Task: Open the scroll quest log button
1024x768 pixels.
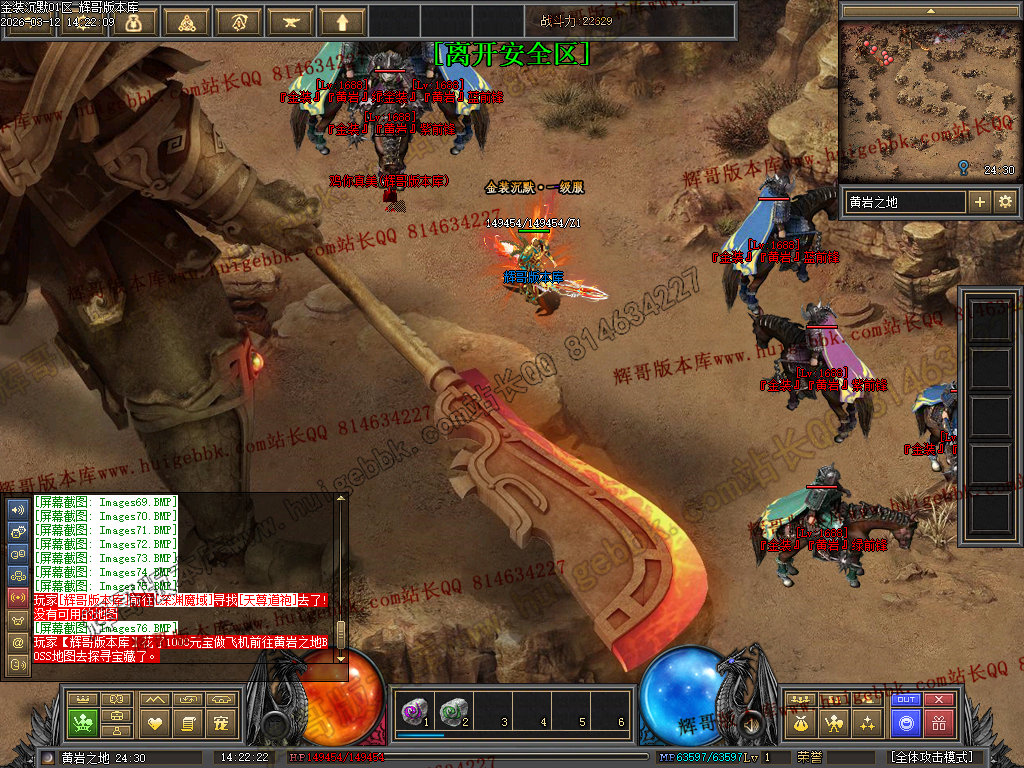Action: click(188, 722)
